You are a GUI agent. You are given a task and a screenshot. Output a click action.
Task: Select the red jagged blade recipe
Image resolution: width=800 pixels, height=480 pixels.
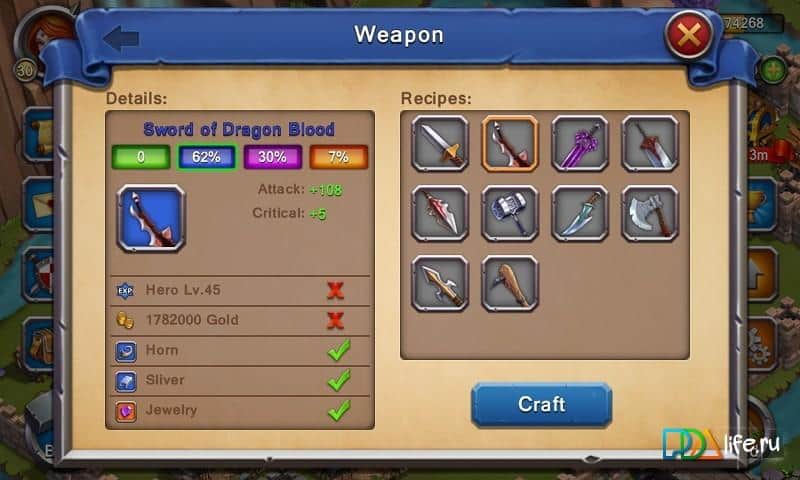click(440, 213)
